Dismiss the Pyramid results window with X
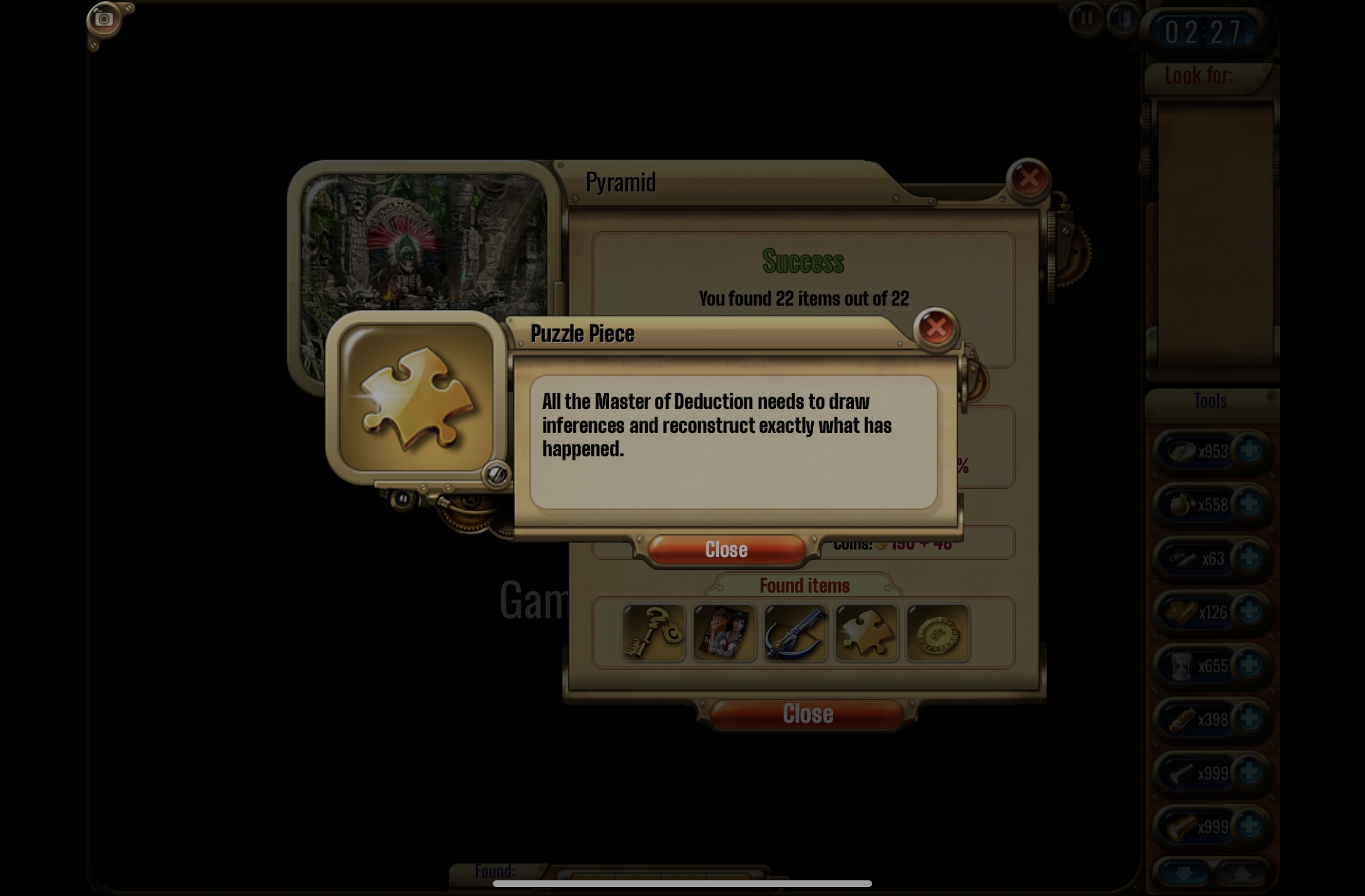 click(1028, 178)
